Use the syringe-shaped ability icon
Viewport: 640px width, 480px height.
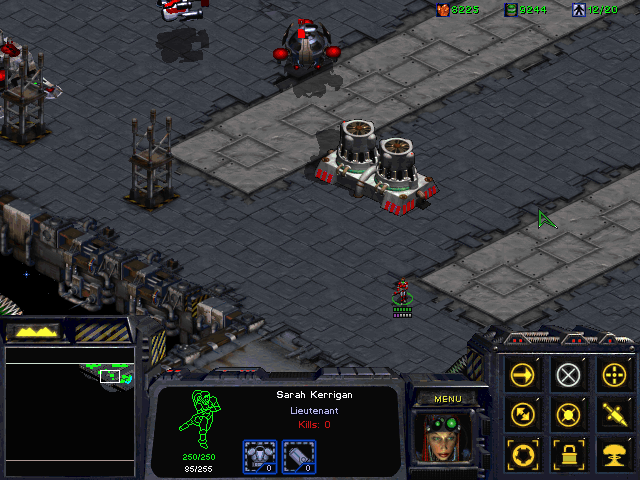pos(612,412)
